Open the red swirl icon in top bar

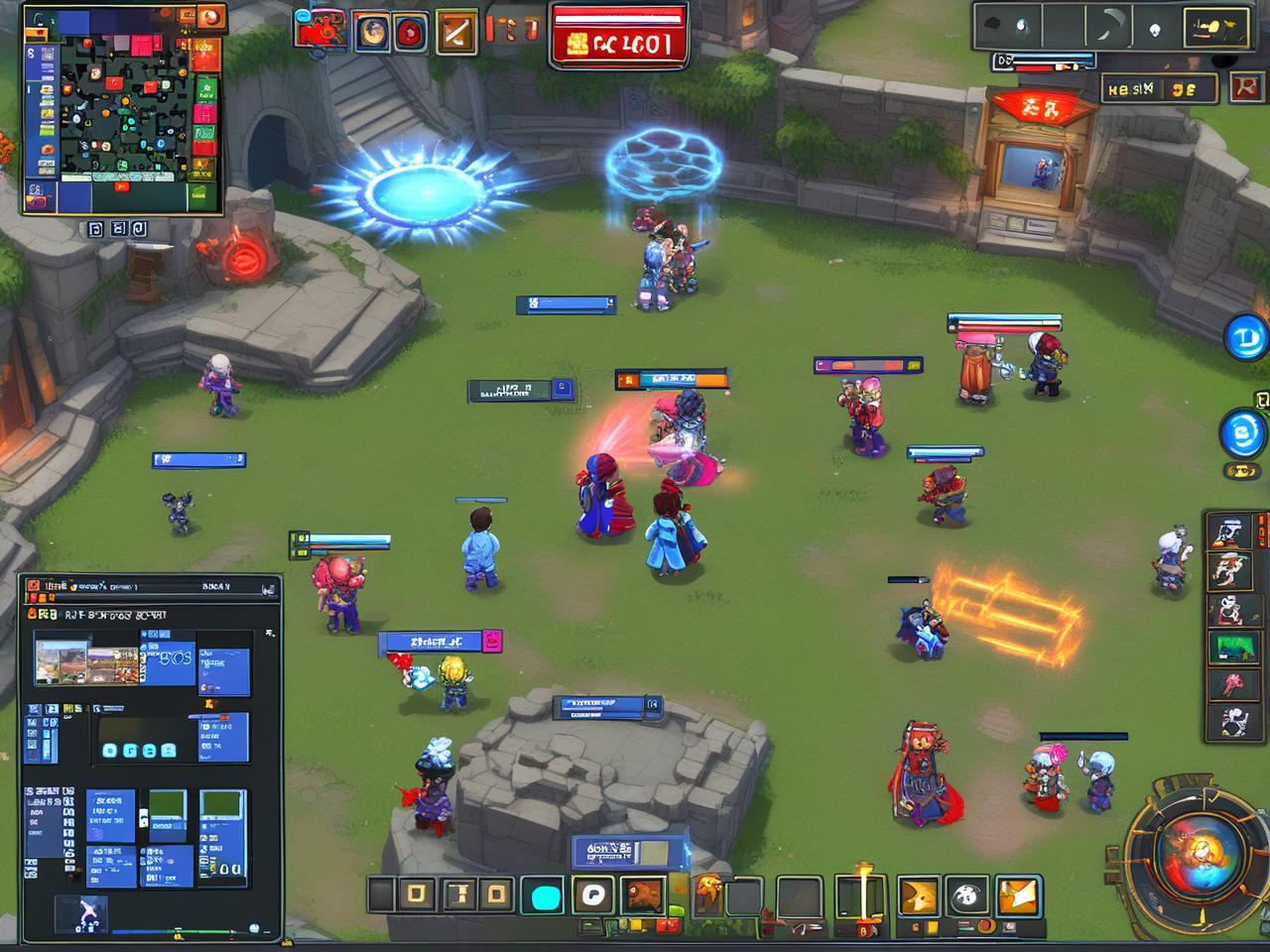point(411,33)
